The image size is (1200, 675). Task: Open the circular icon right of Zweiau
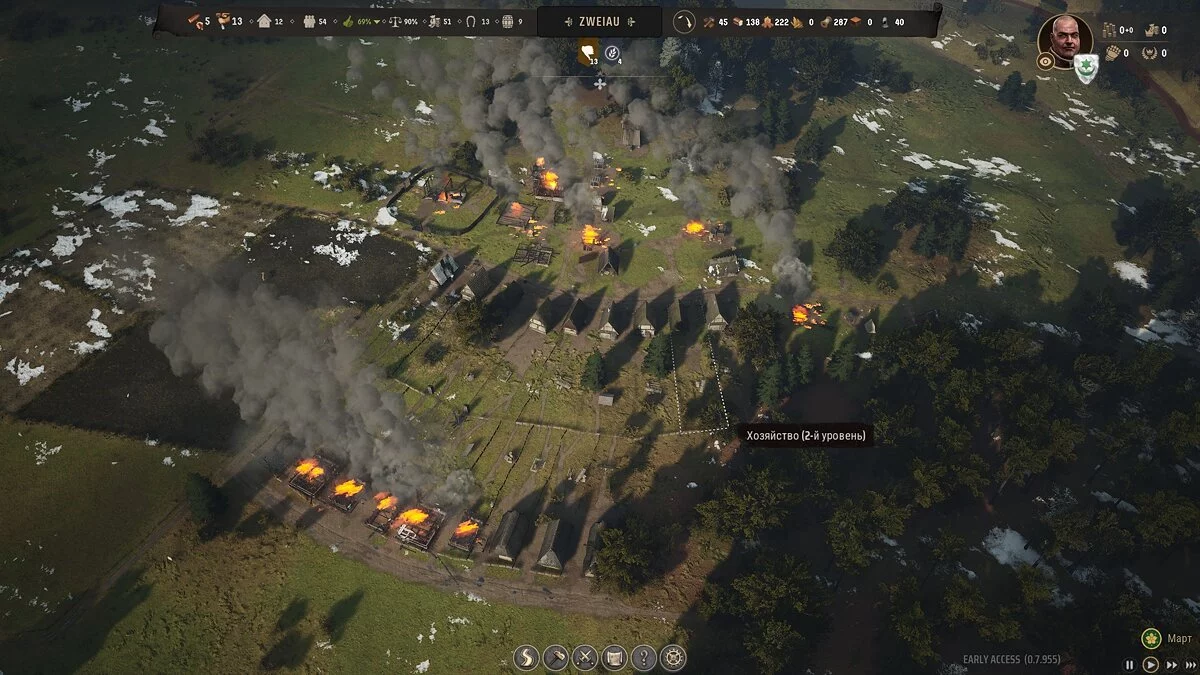click(x=684, y=21)
